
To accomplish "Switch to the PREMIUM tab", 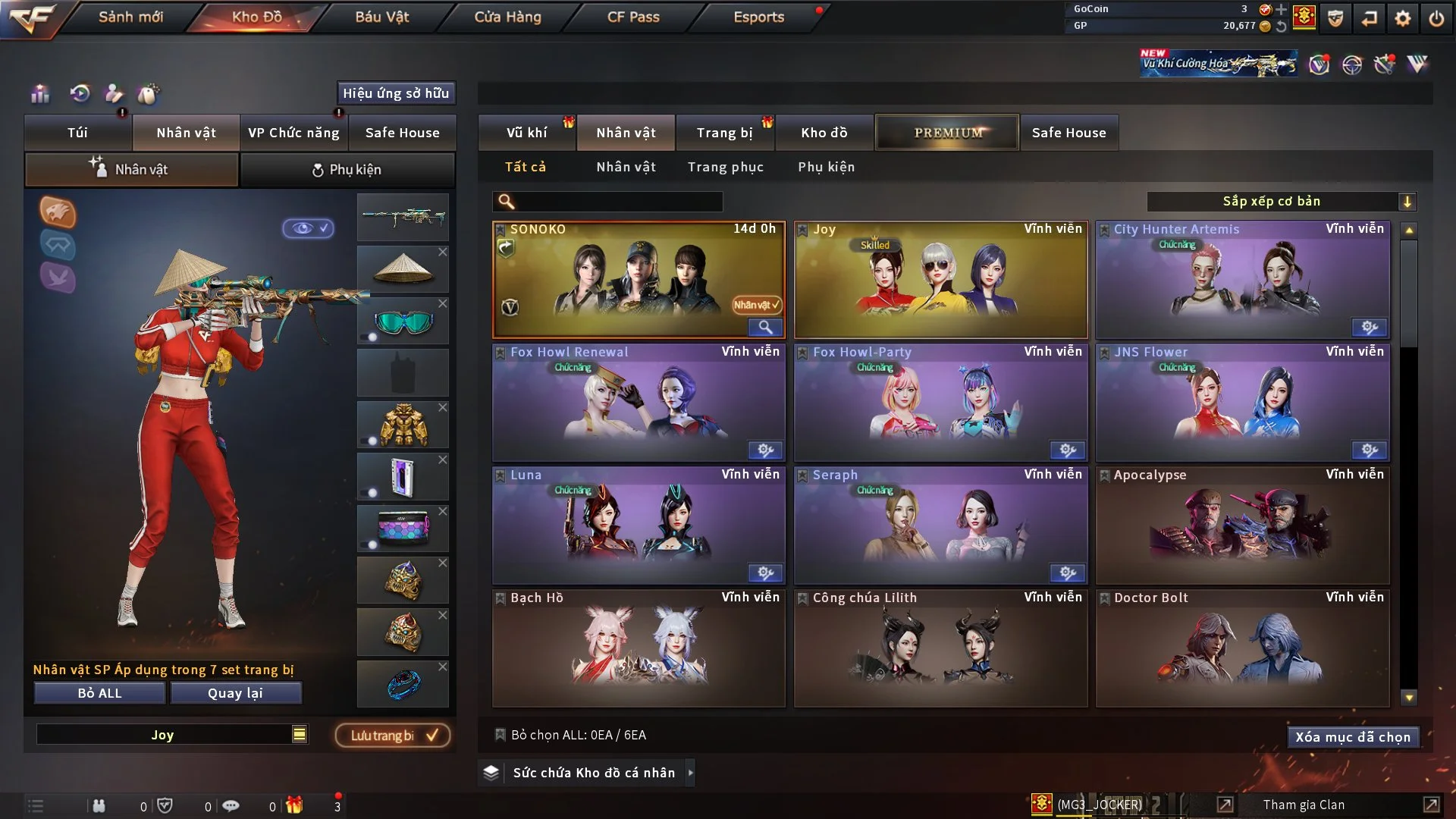I will click(947, 132).
